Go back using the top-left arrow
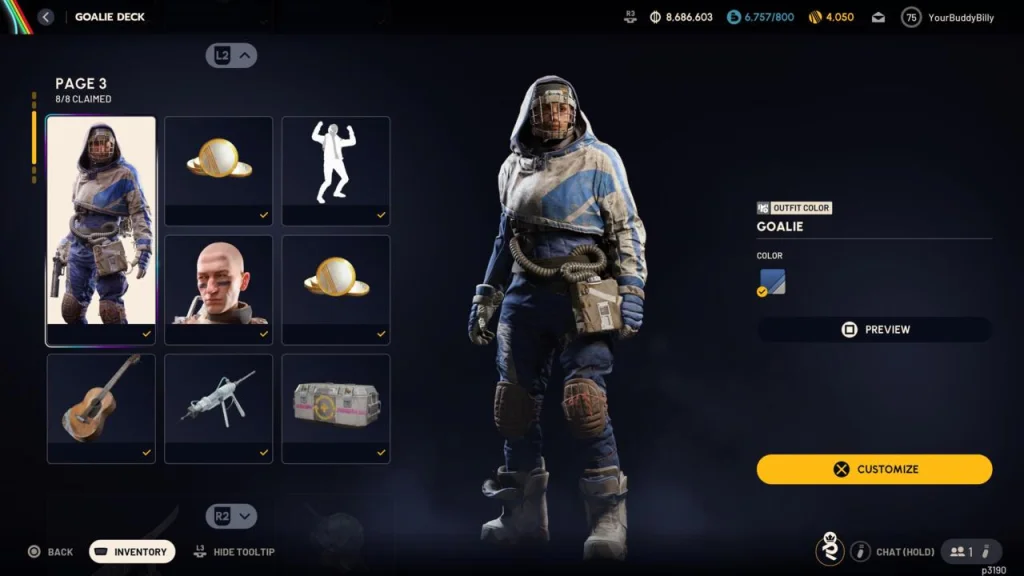The width and height of the screenshot is (1024, 576). pos(46,17)
